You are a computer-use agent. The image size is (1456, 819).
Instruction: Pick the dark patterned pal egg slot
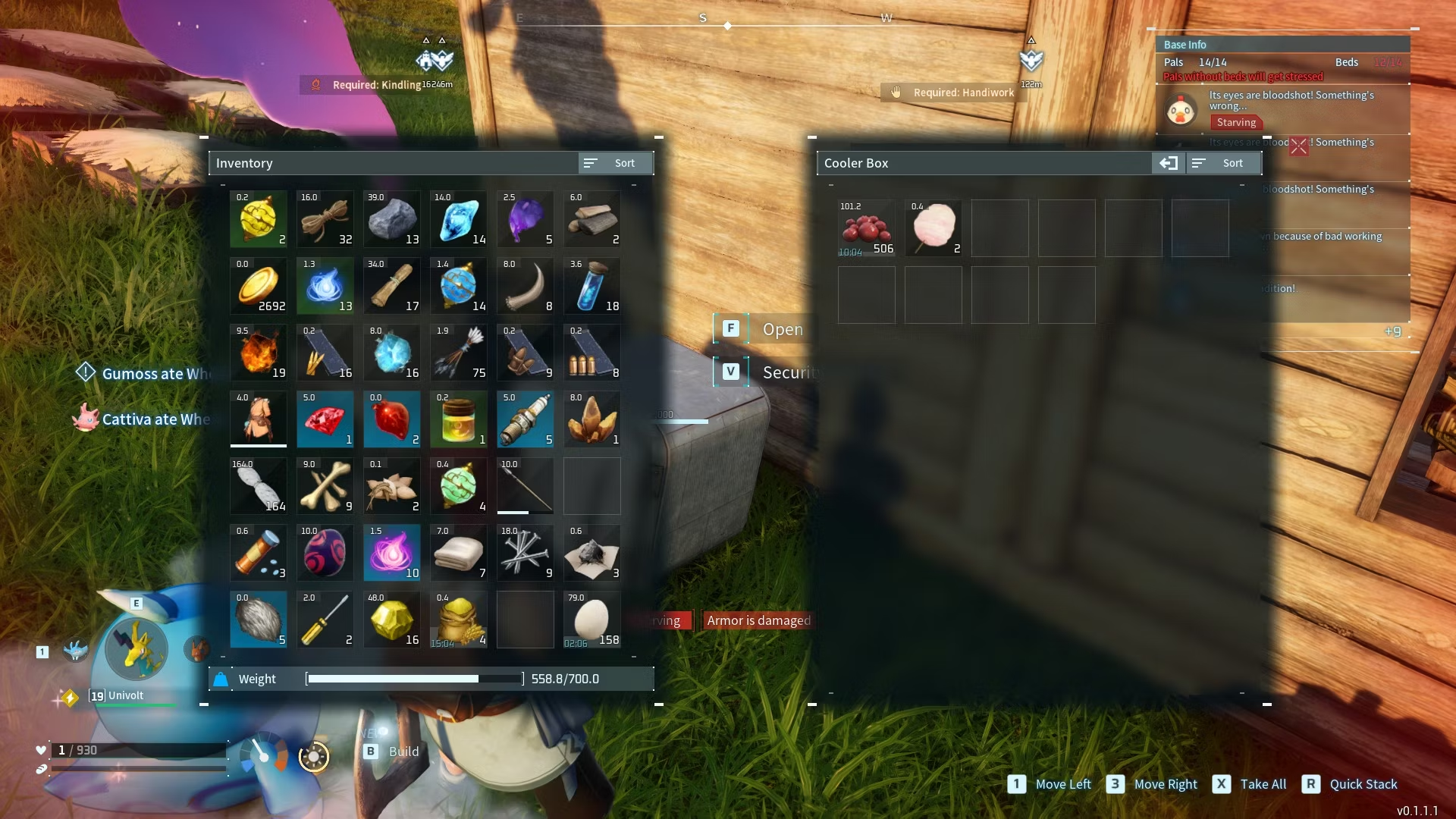[x=325, y=553]
